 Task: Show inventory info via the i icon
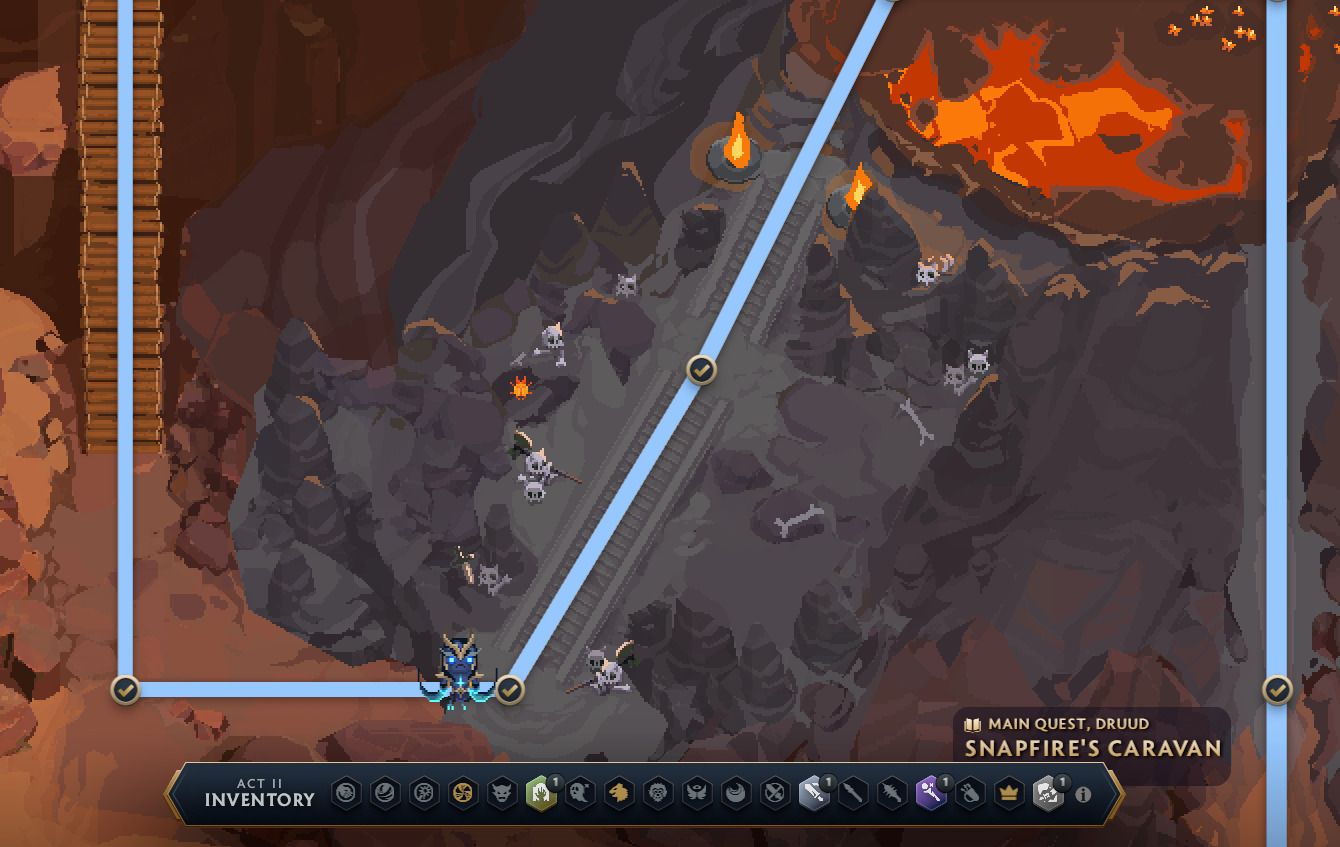tap(1082, 795)
